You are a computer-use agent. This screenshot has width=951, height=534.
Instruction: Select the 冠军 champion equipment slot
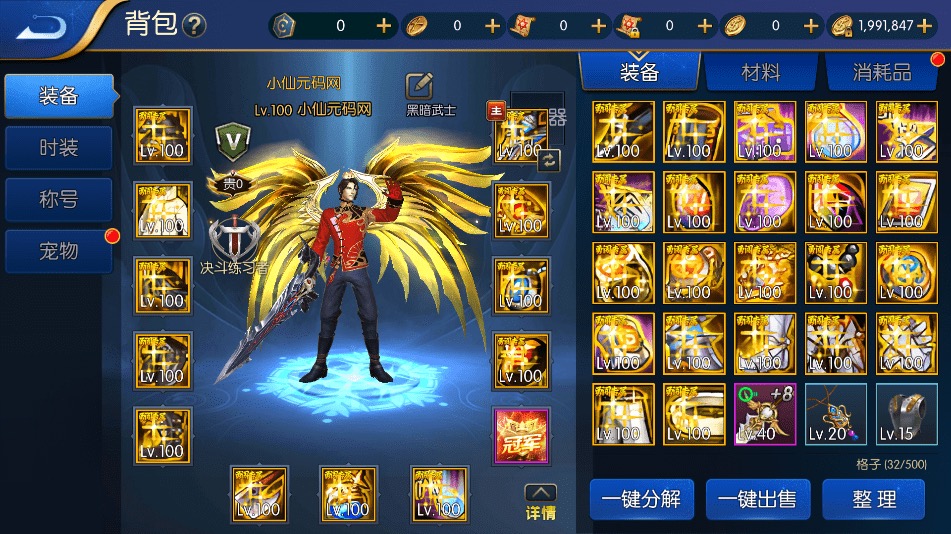tap(521, 436)
